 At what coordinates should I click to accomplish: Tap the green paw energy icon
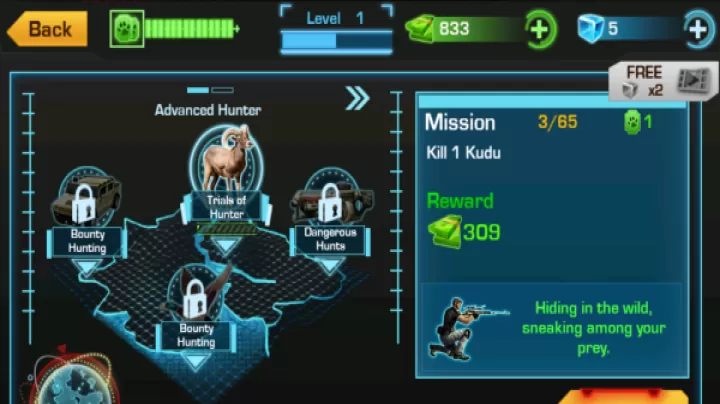127,29
